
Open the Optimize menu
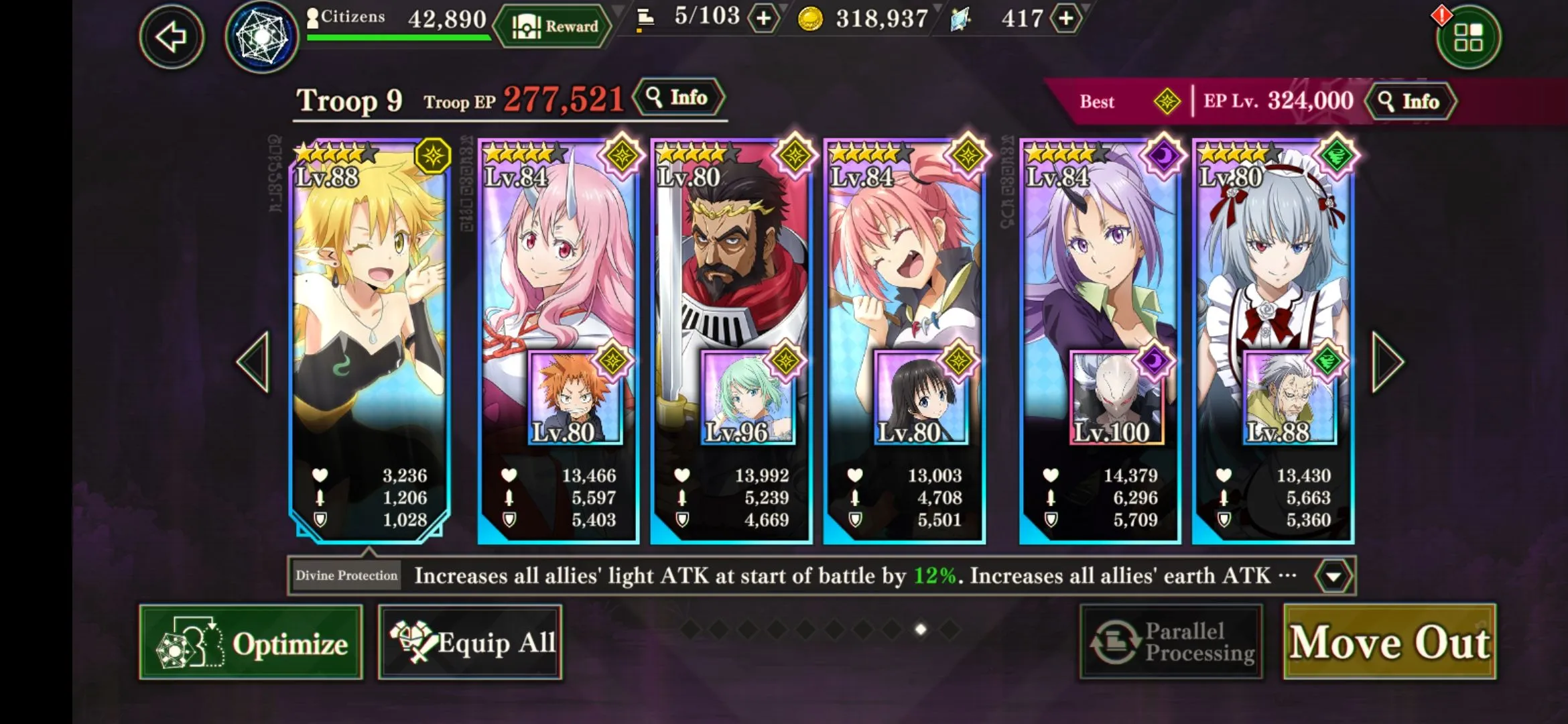click(x=250, y=643)
